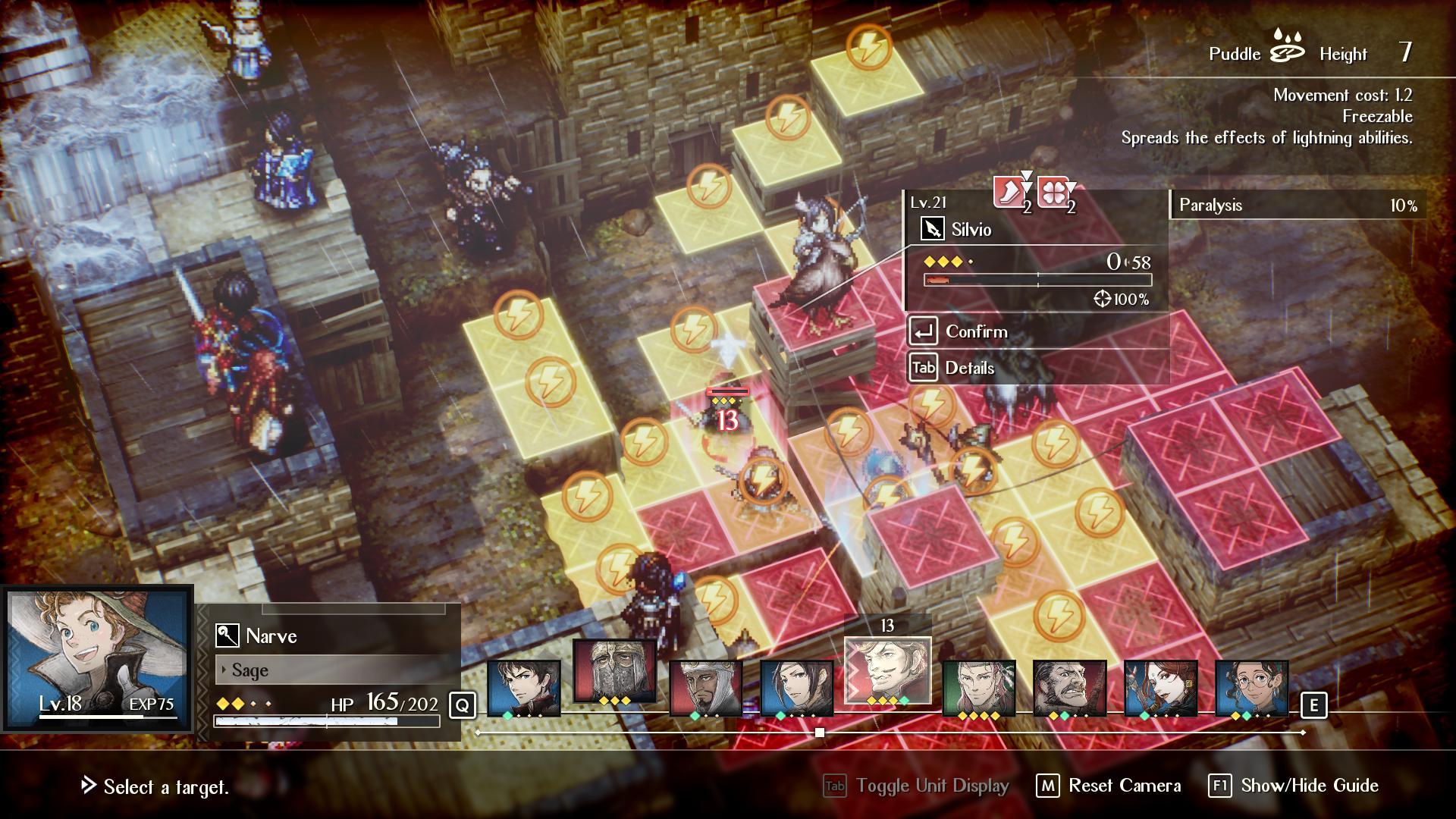
Task: Inspect the boot status effect icon
Action: [x=1011, y=193]
